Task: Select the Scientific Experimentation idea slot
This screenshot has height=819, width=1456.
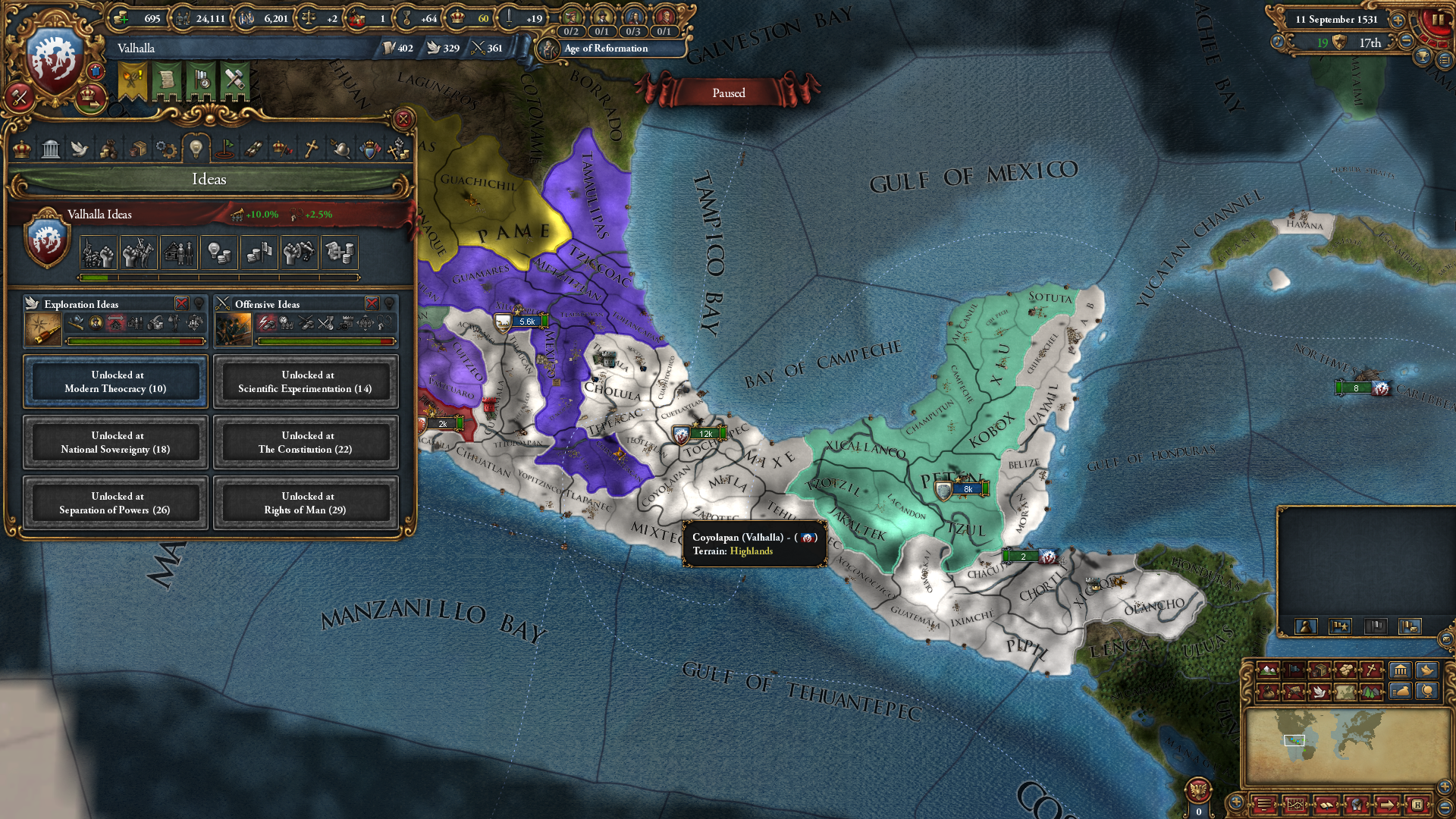Action: 306,381
